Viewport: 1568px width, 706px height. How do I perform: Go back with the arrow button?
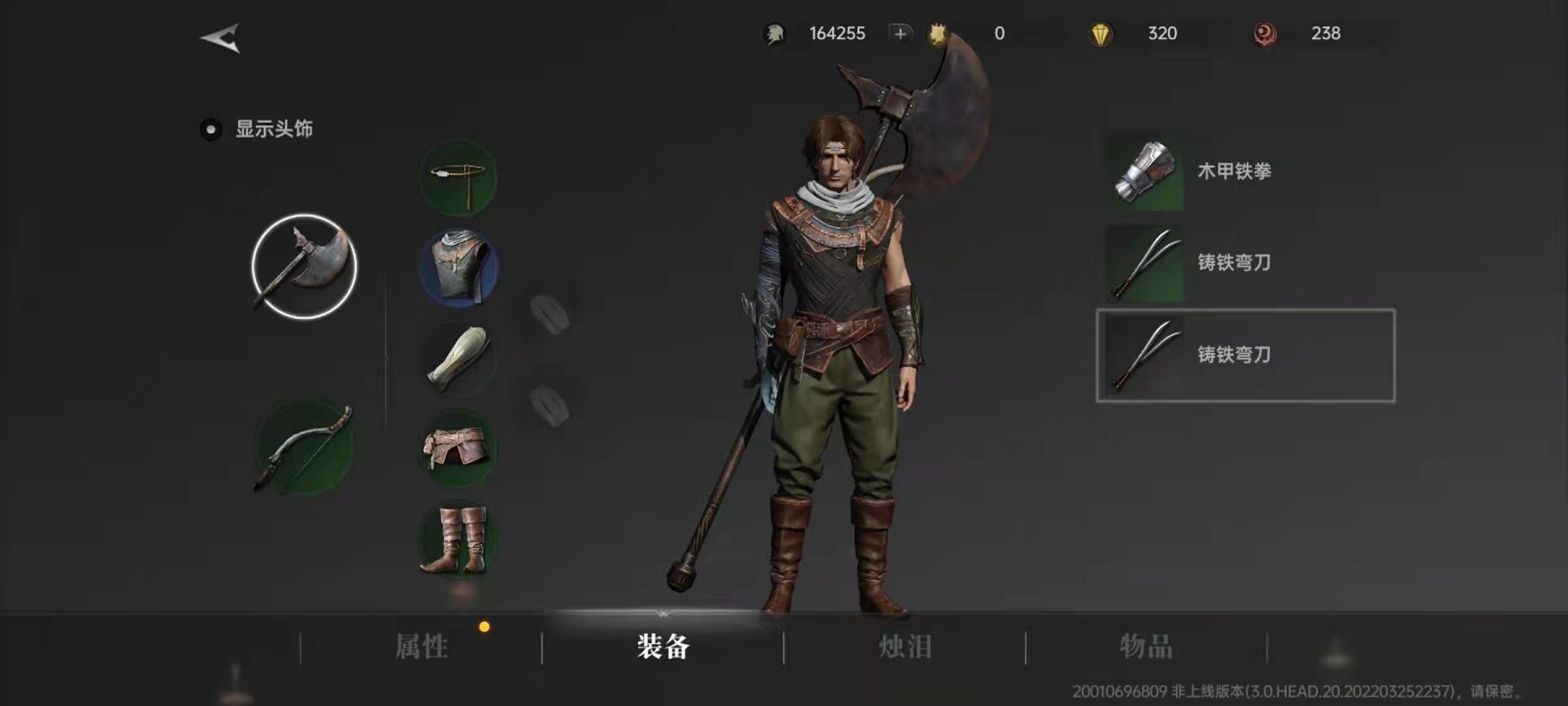click(220, 37)
